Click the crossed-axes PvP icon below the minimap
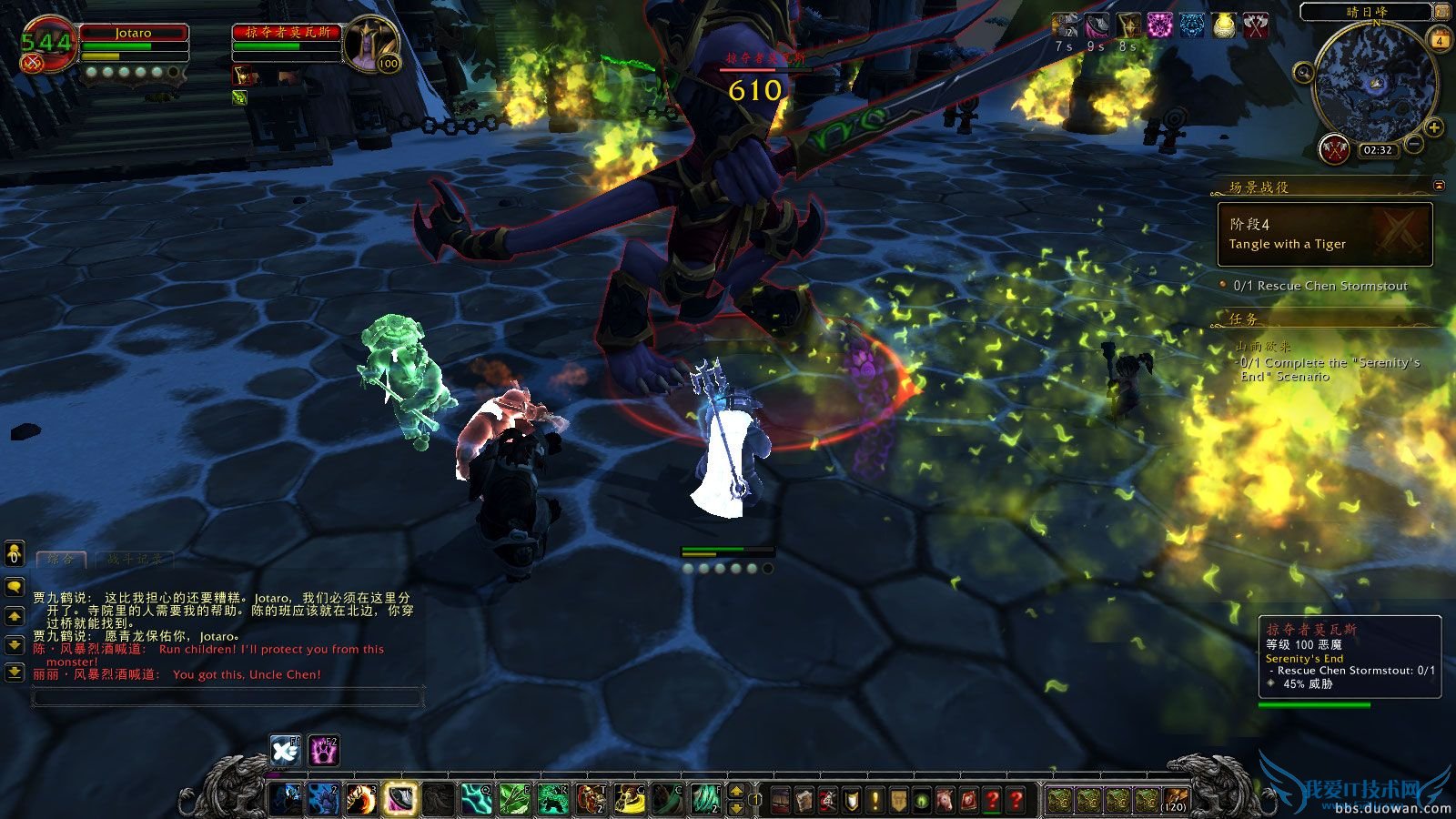This screenshot has width=1456, height=819. click(x=1336, y=148)
